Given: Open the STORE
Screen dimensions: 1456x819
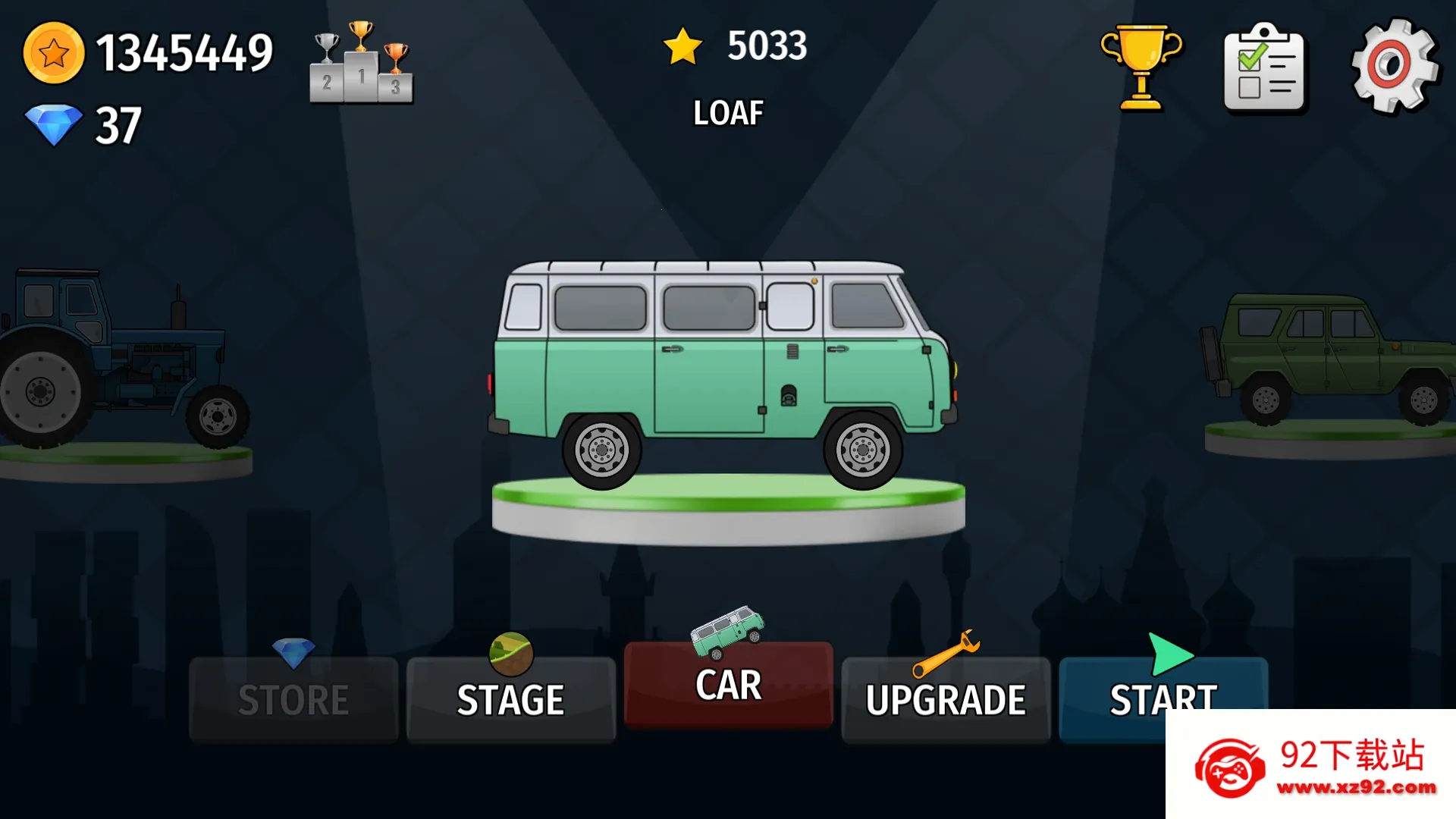Looking at the screenshot, I should [293, 698].
